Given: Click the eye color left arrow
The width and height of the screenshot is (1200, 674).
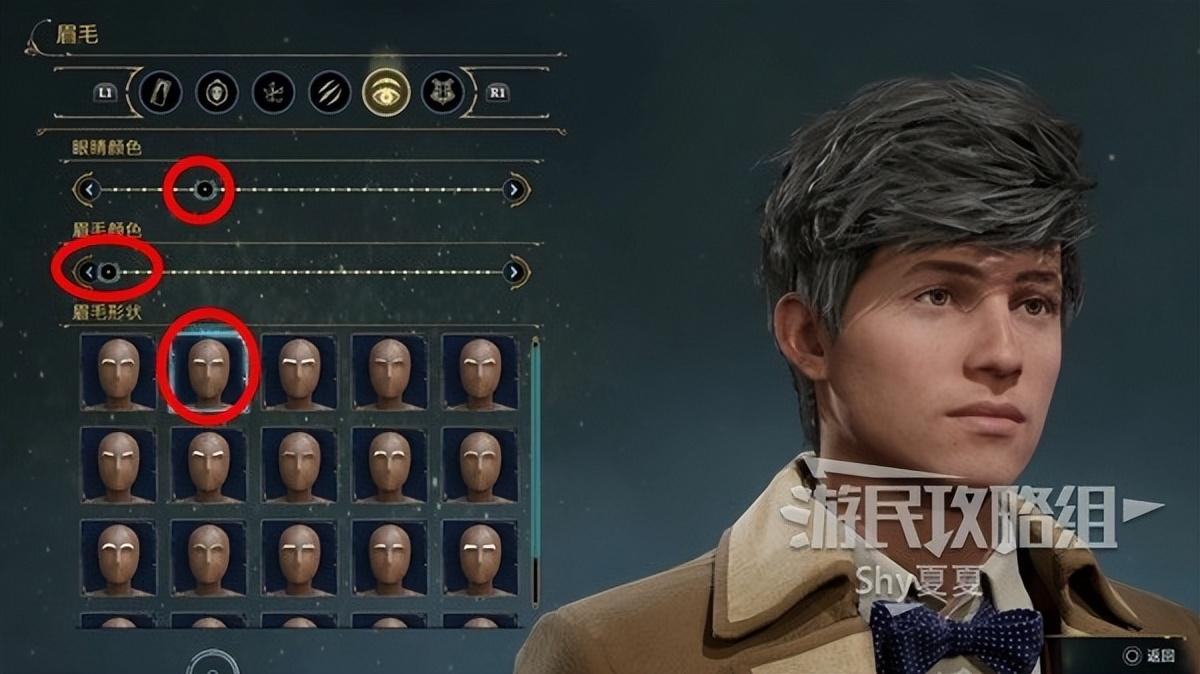Looking at the screenshot, I should [x=89, y=188].
